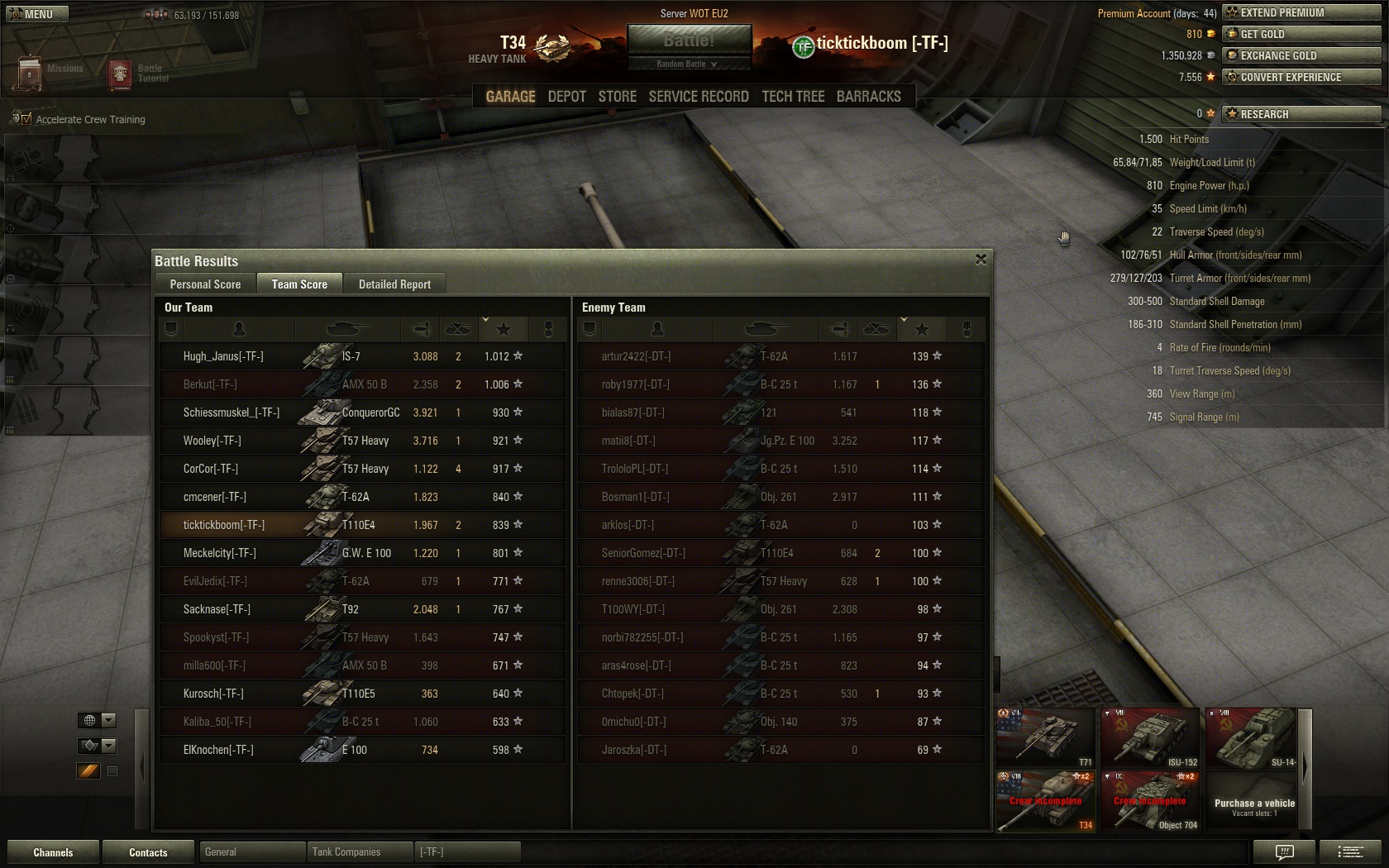Go to the Depot section

[x=566, y=97]
